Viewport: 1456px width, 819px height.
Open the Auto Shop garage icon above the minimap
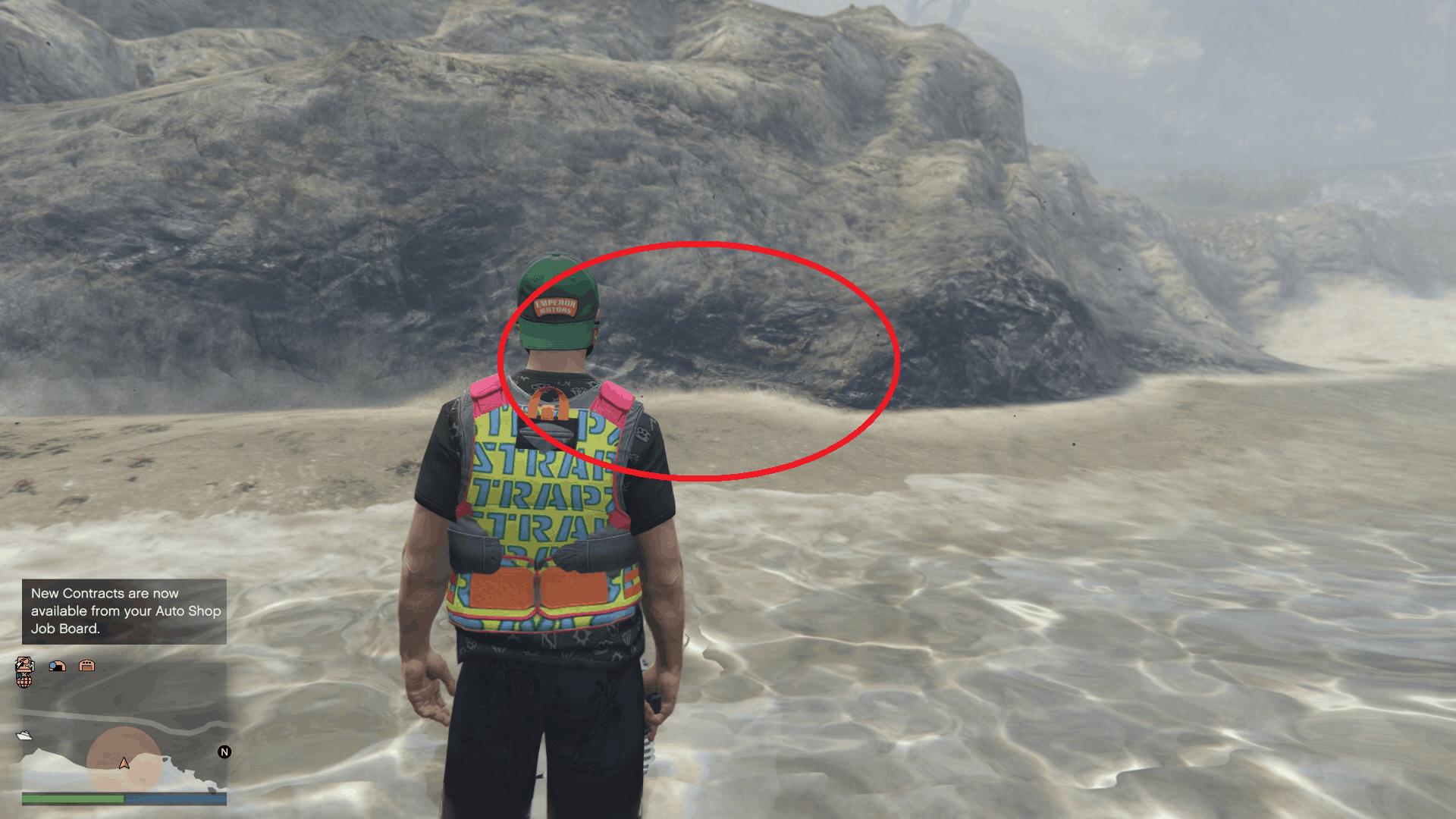tap(87, 665)
